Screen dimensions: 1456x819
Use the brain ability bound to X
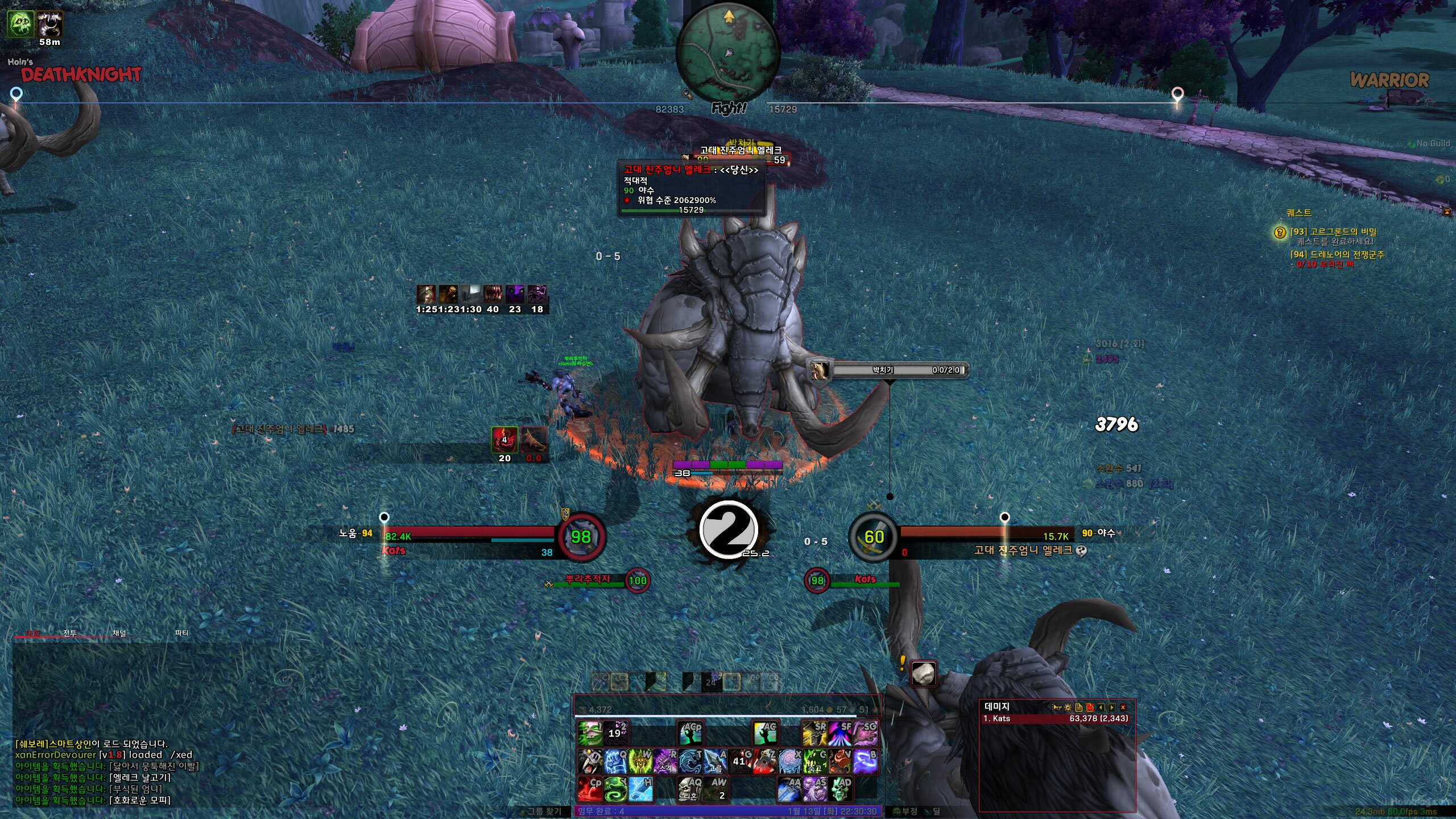pos(790,761)
